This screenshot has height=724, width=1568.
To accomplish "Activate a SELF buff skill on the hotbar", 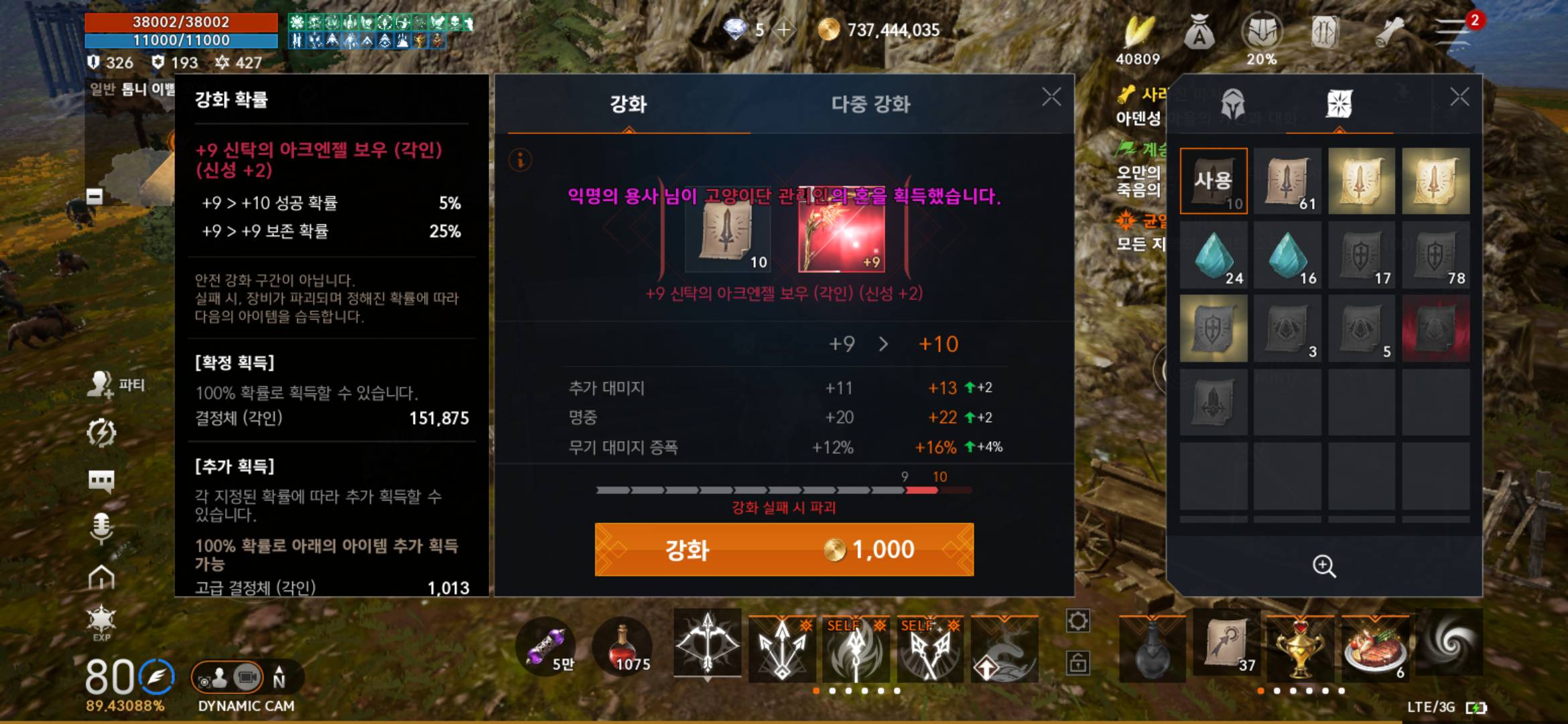I will coord(855,647).
